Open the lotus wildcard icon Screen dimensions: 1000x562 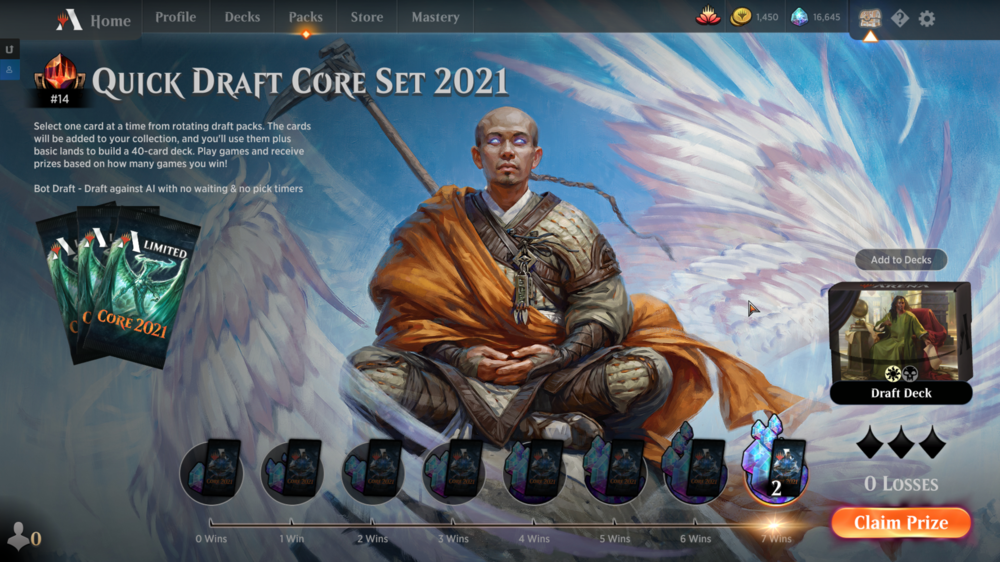coord(708,17)
